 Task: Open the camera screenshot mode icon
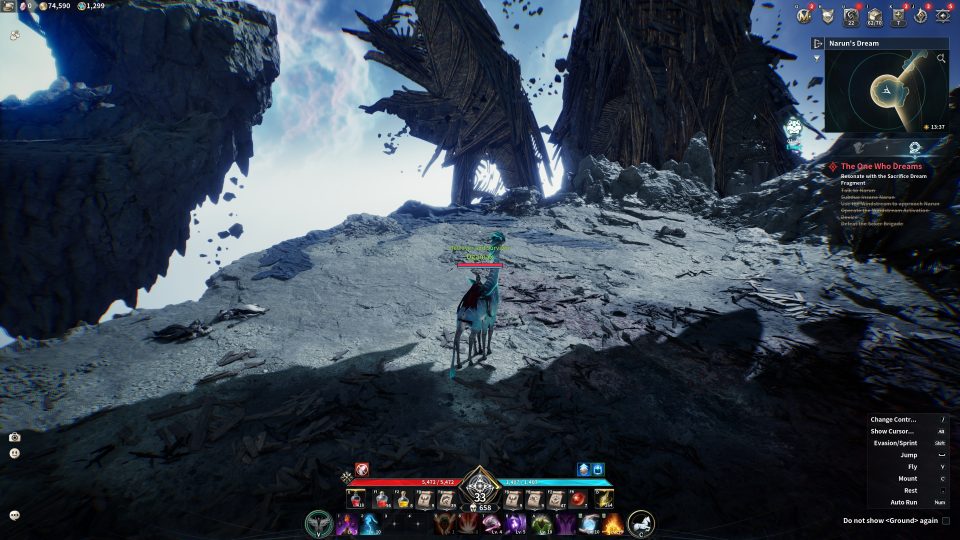click(x=15, y=437)
